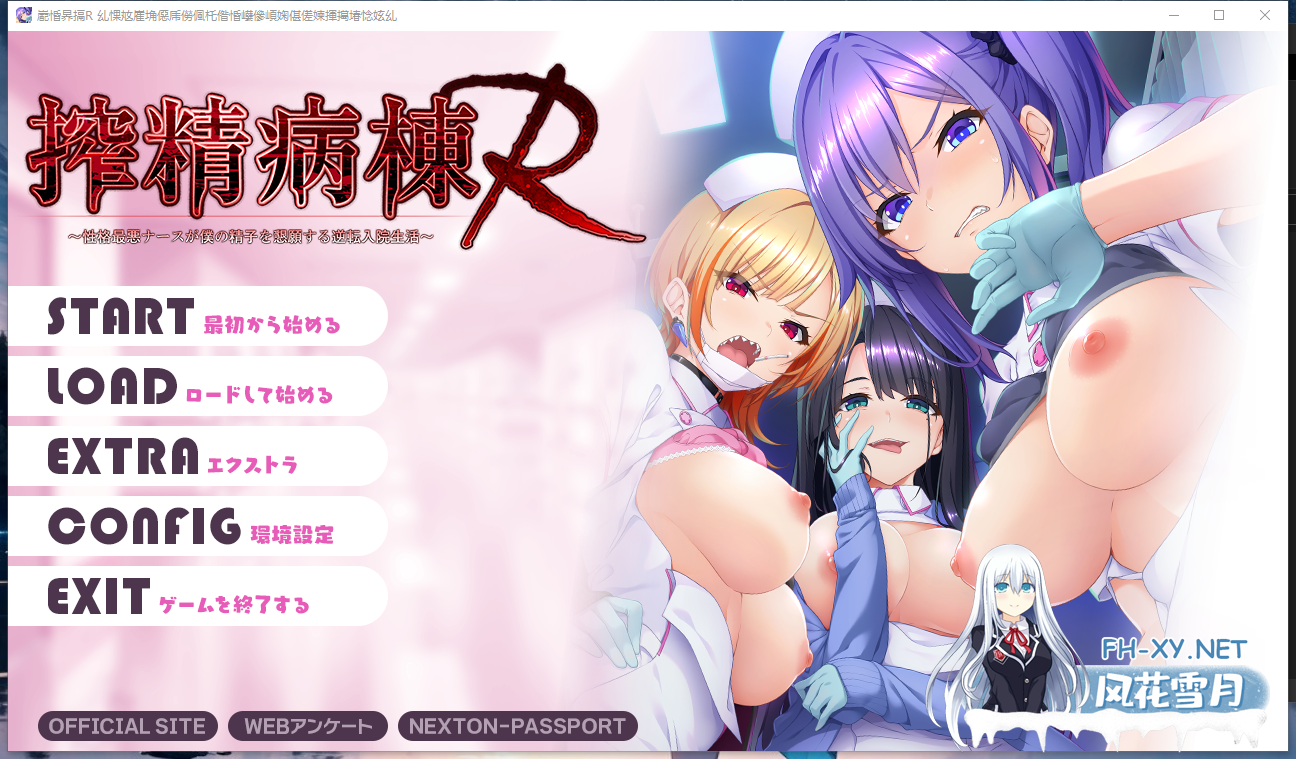
Task: Visit the OFFICIAL SITE
Action: 126,726
